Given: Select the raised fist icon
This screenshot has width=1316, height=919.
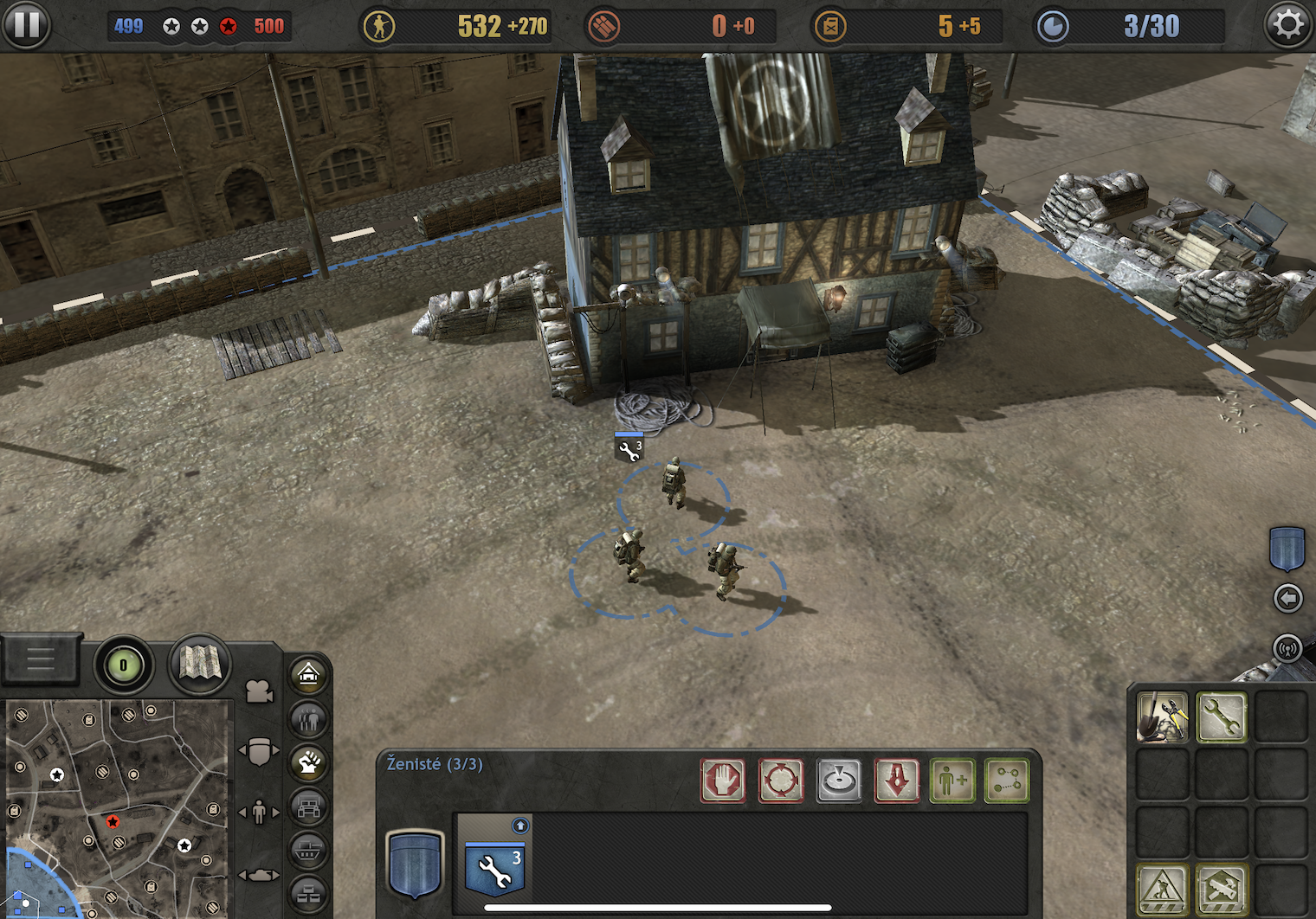Looking at the screenshot, I should [309, 762].
